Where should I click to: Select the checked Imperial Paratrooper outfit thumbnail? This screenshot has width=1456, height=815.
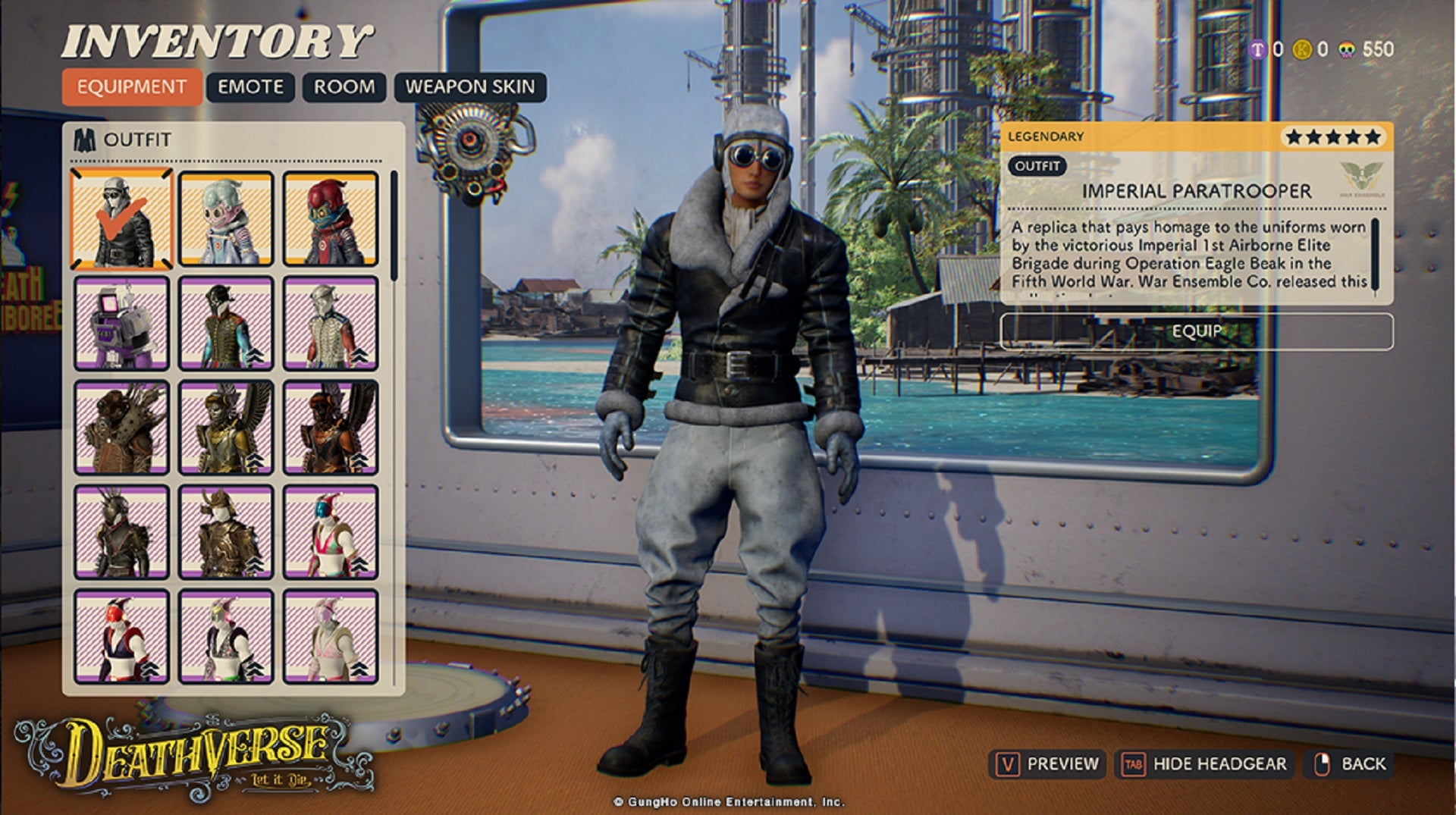pyautogui.click(x=122, y=219)
